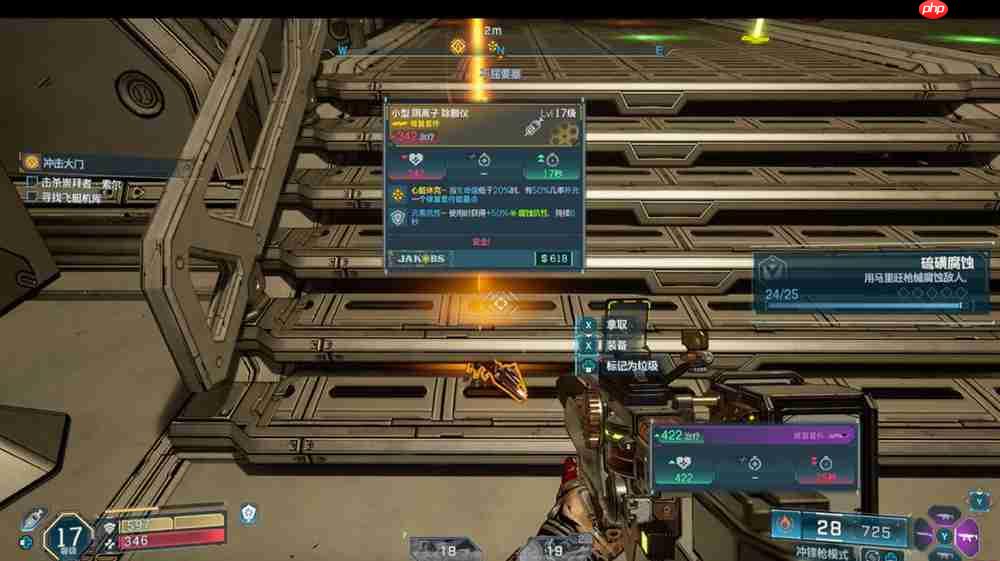Screen dimensions: 1000x561
Task: Click the php watermark logo
Action: coord(931,10)
